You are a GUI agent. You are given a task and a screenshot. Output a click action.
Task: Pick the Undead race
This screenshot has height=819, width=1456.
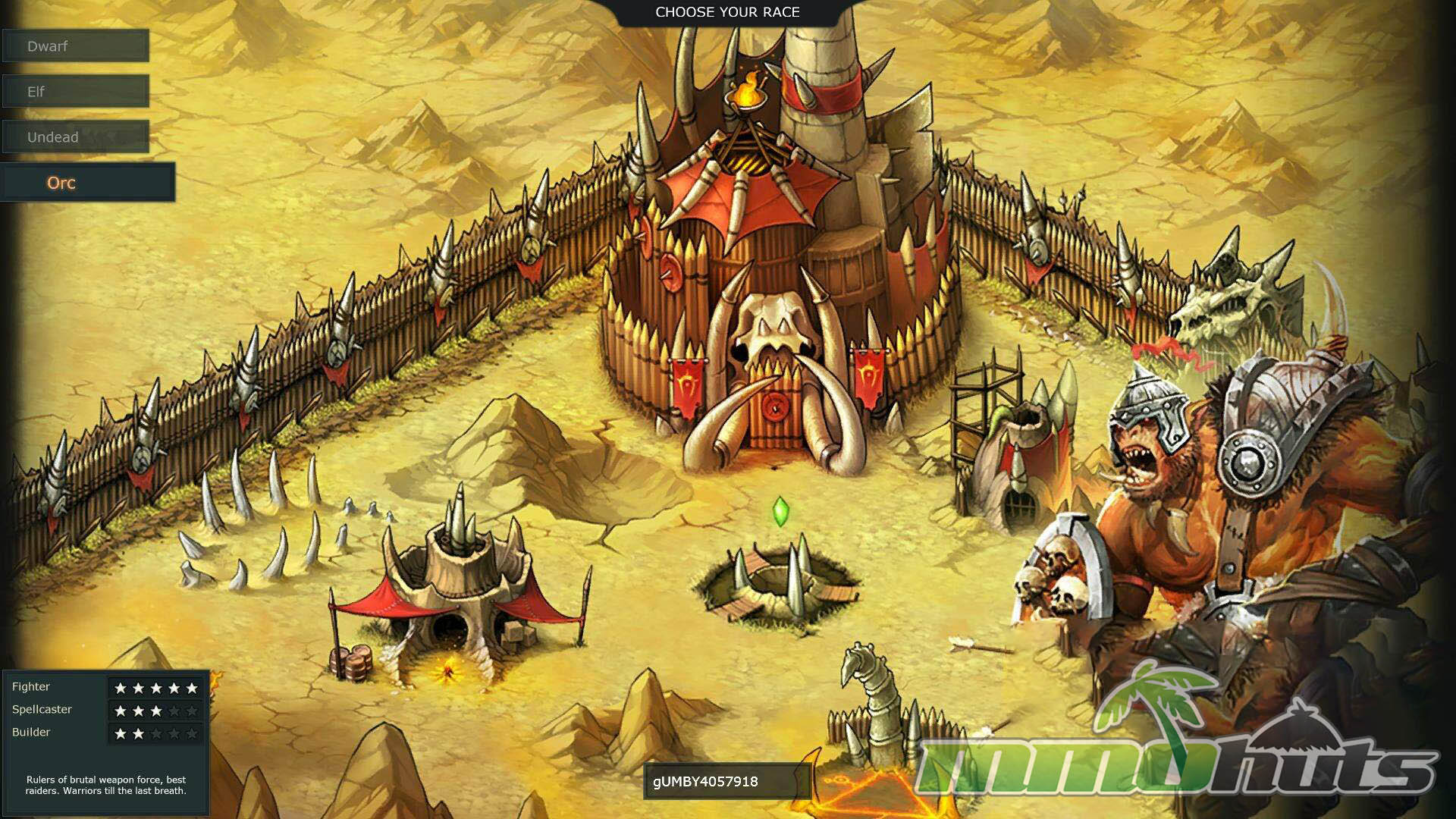[x=75, y=137]
